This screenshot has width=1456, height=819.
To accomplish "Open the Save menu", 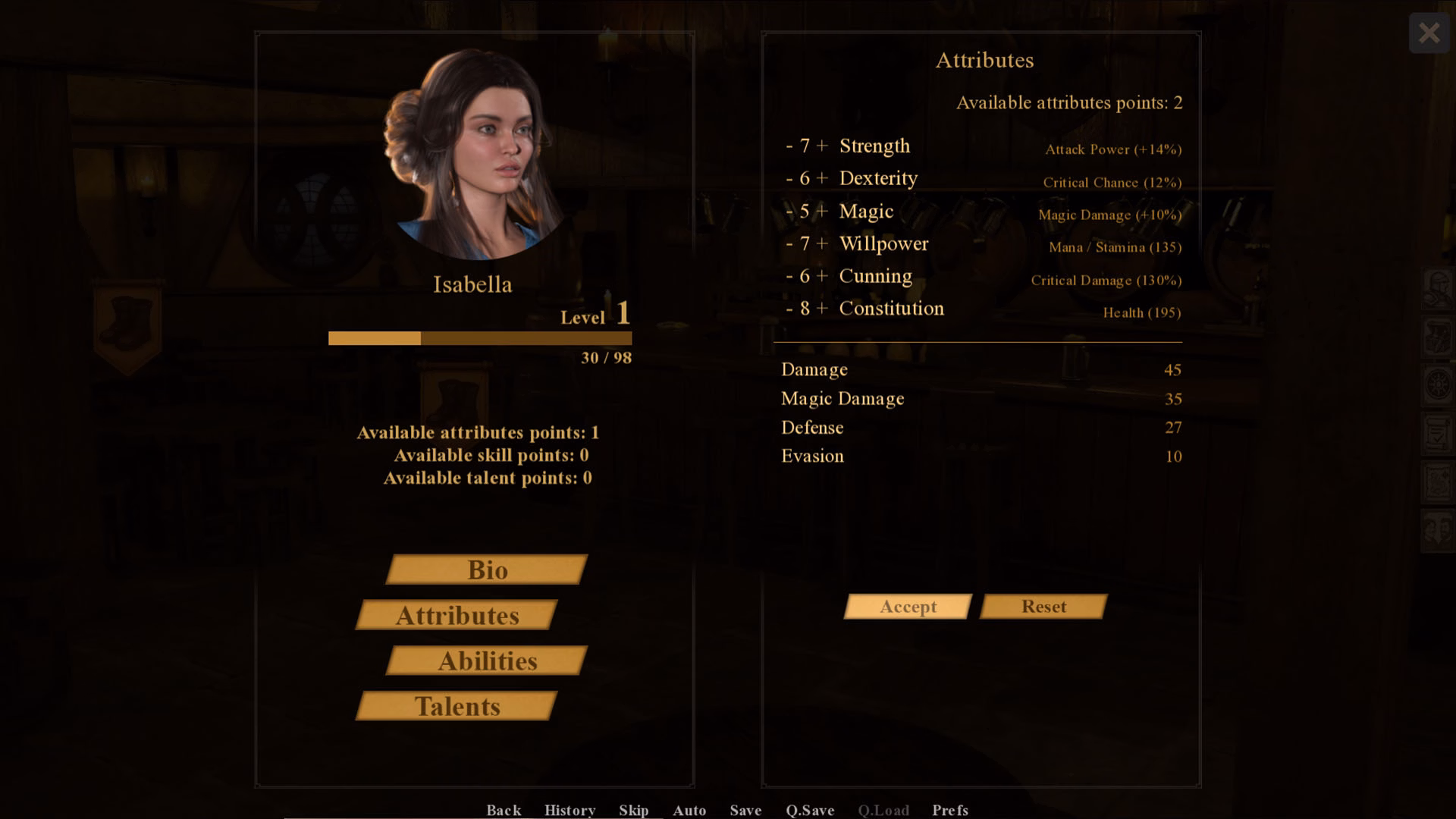I will pyautogui.click(x=745, y=810).
